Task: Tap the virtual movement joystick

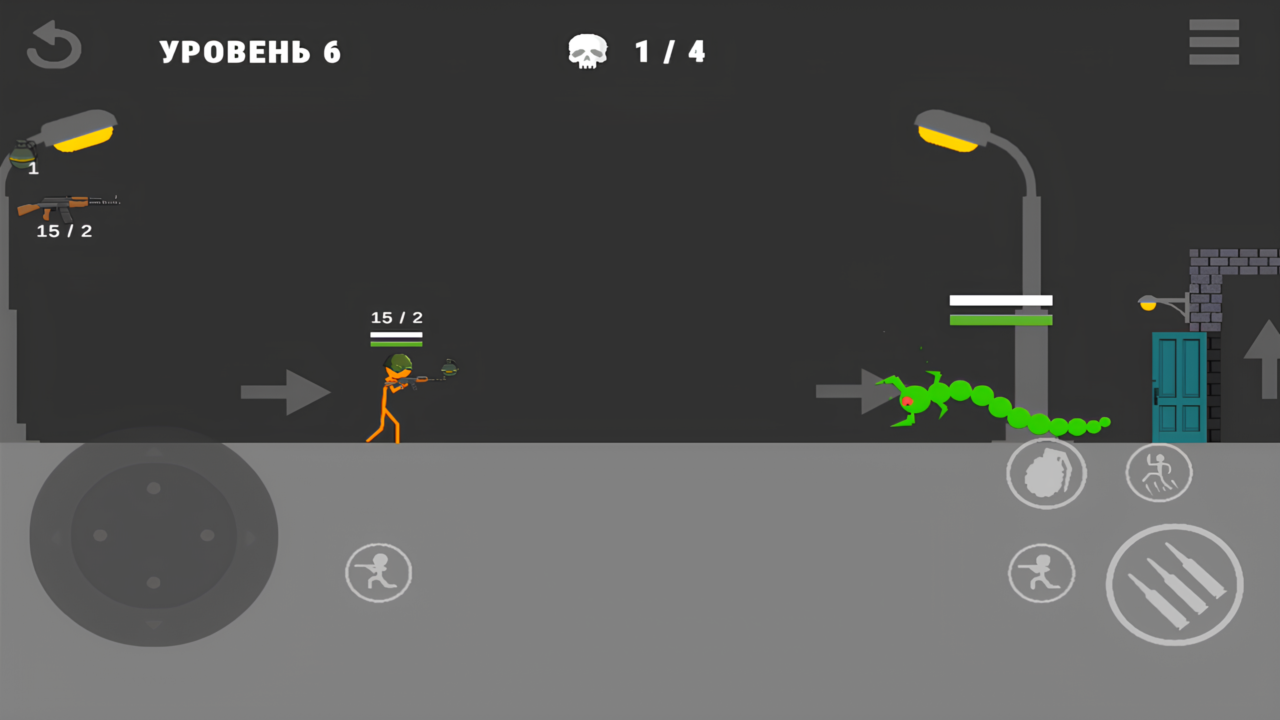Action: pyautogui.click(x=153, y=535)
